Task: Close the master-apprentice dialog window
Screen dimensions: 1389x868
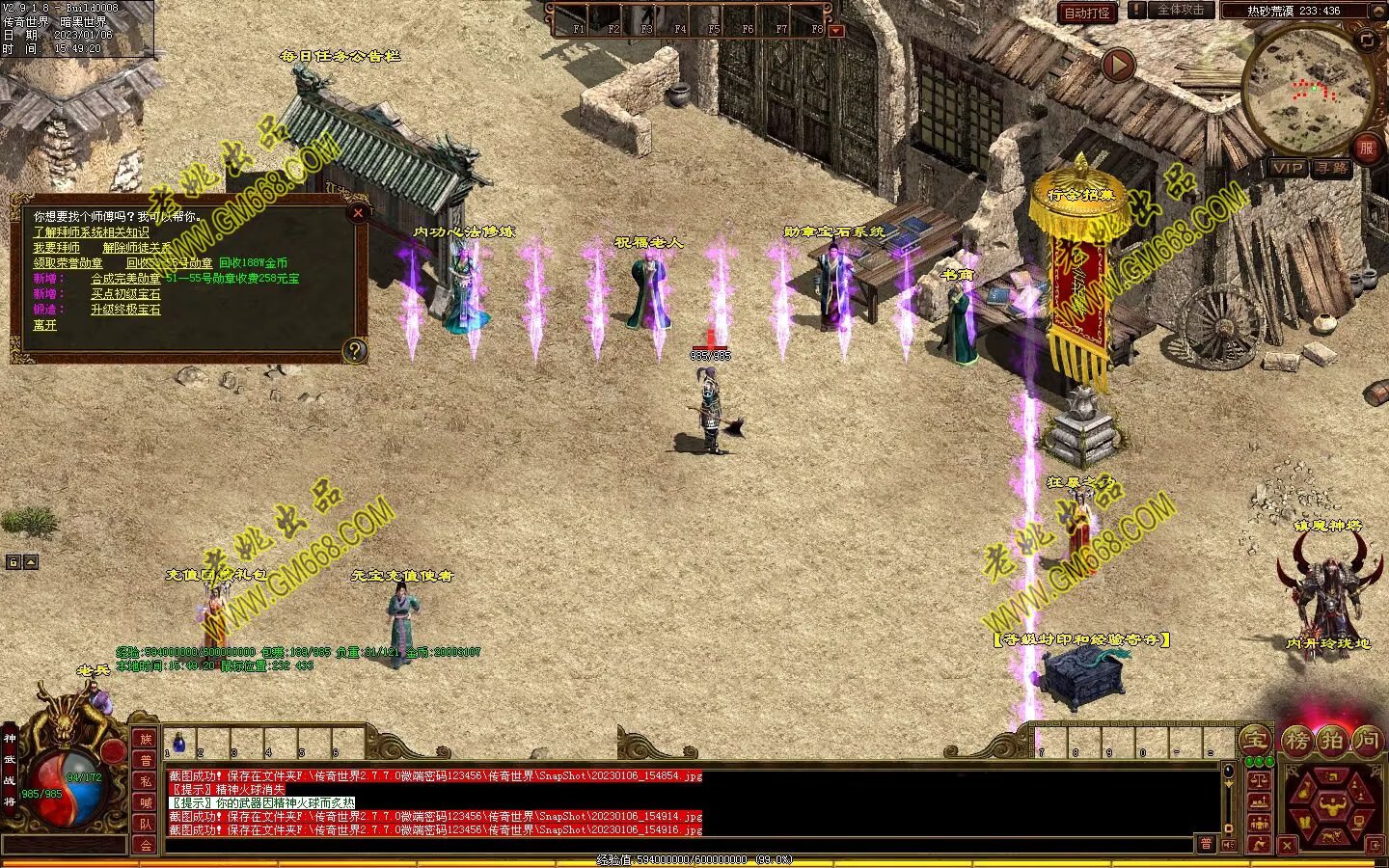Action: (358, 213)
